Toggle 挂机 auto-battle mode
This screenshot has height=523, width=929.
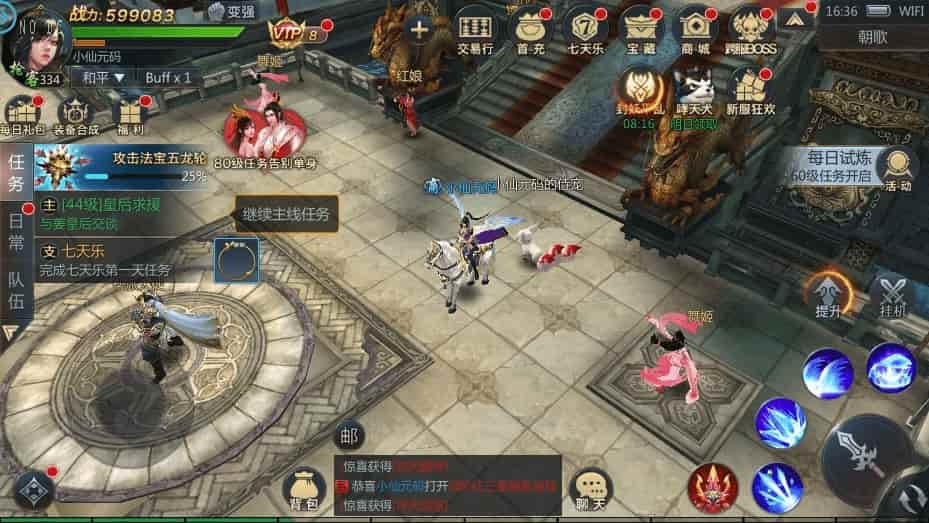click(x=892, y=297)
